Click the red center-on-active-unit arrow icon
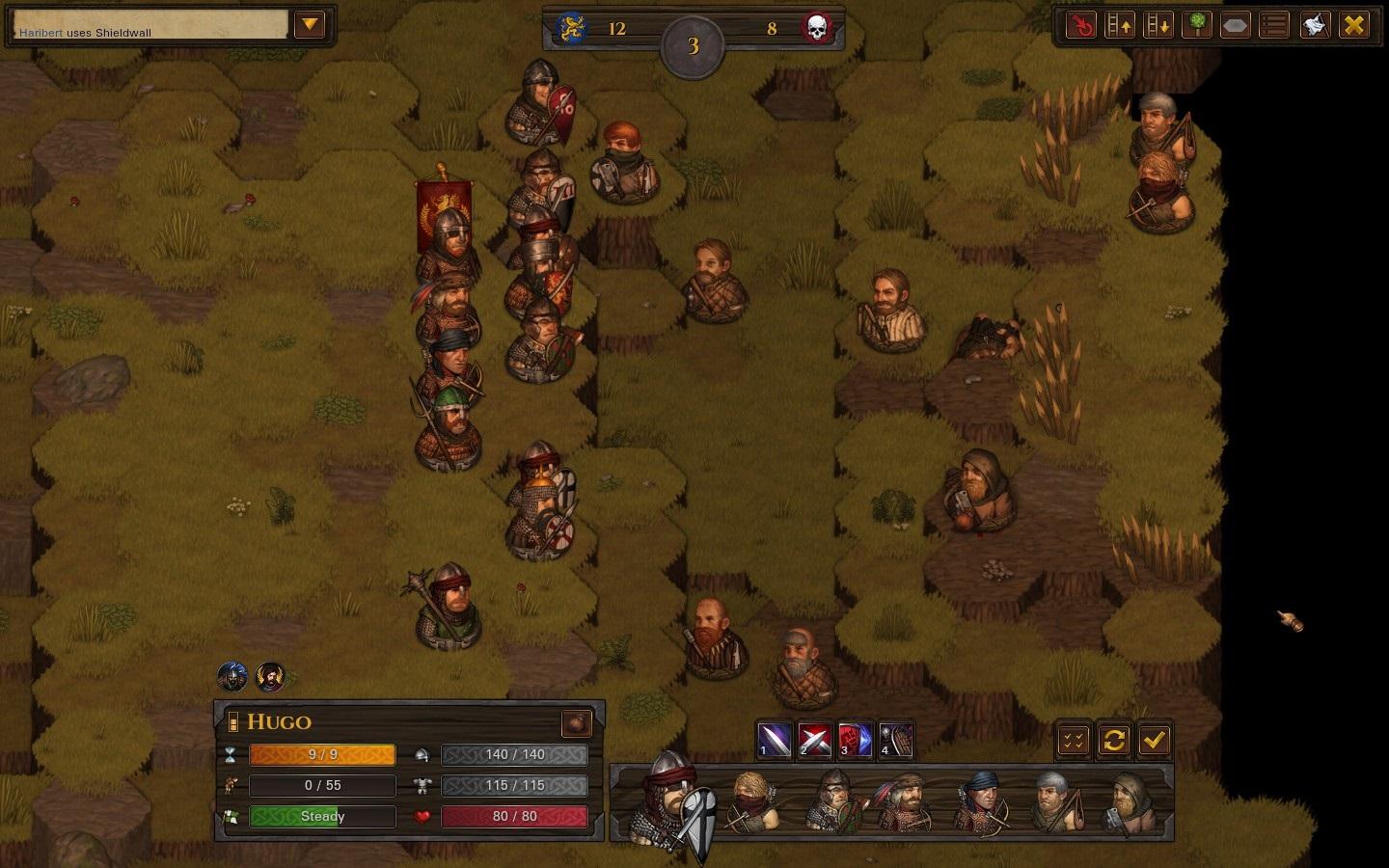 coord(1081,25)
